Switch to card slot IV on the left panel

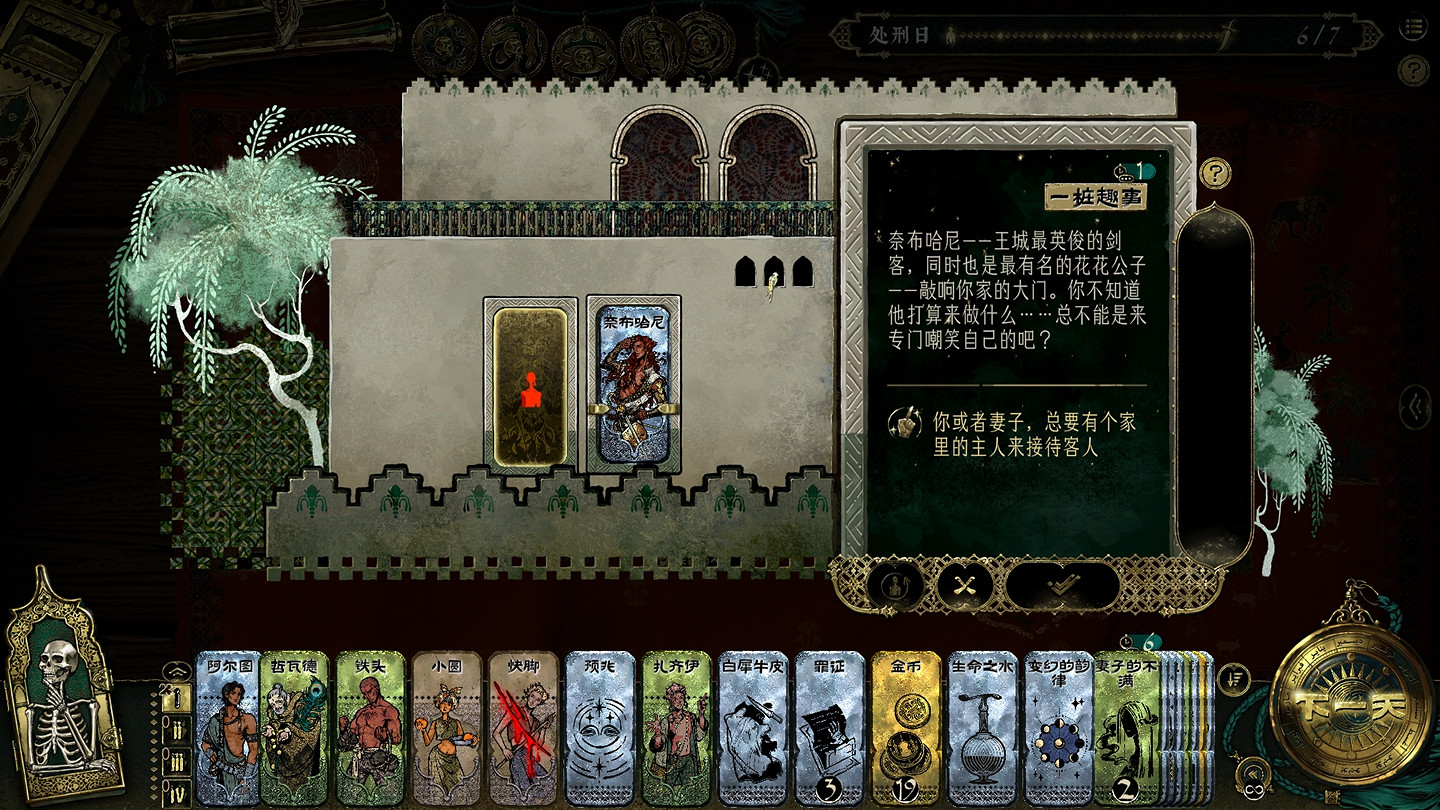coord(177,790)
